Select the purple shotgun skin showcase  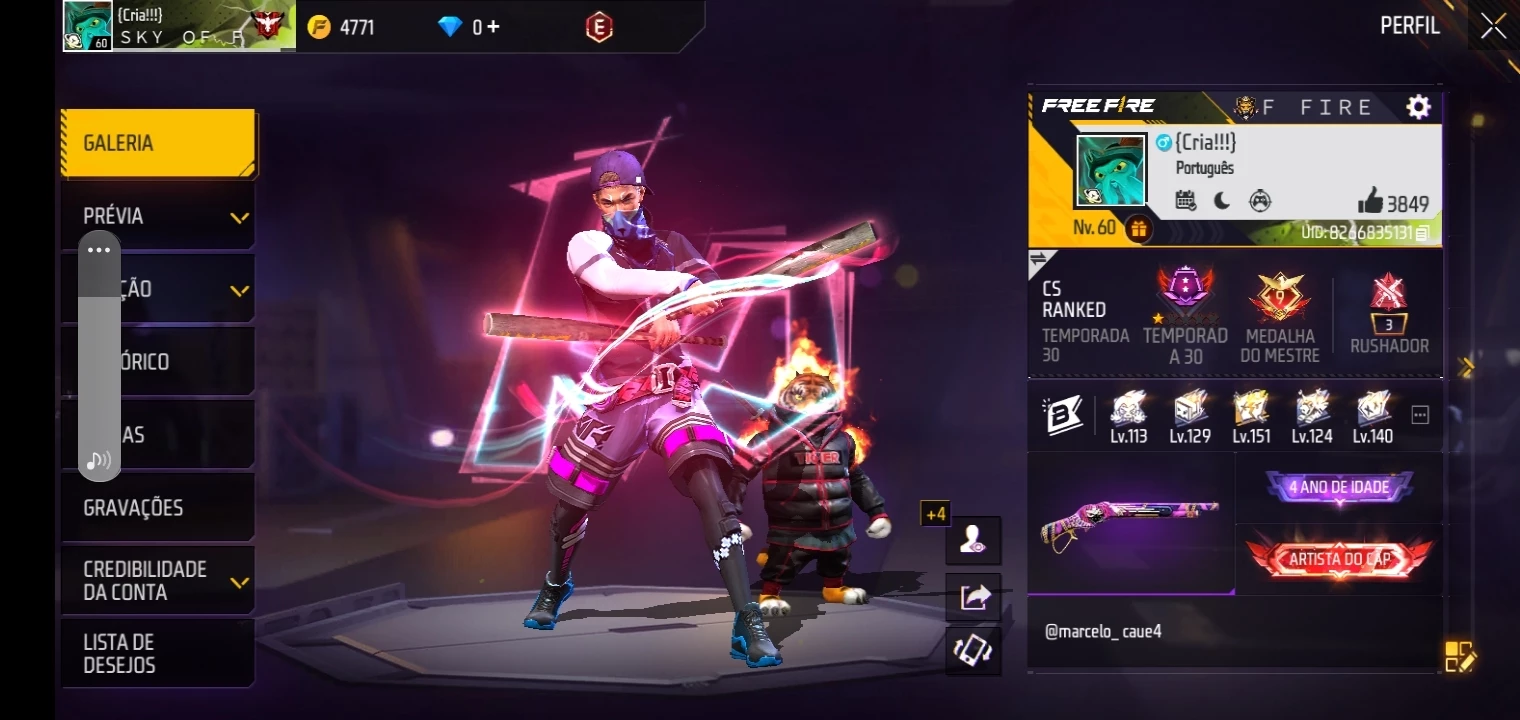click(1130, 522)
